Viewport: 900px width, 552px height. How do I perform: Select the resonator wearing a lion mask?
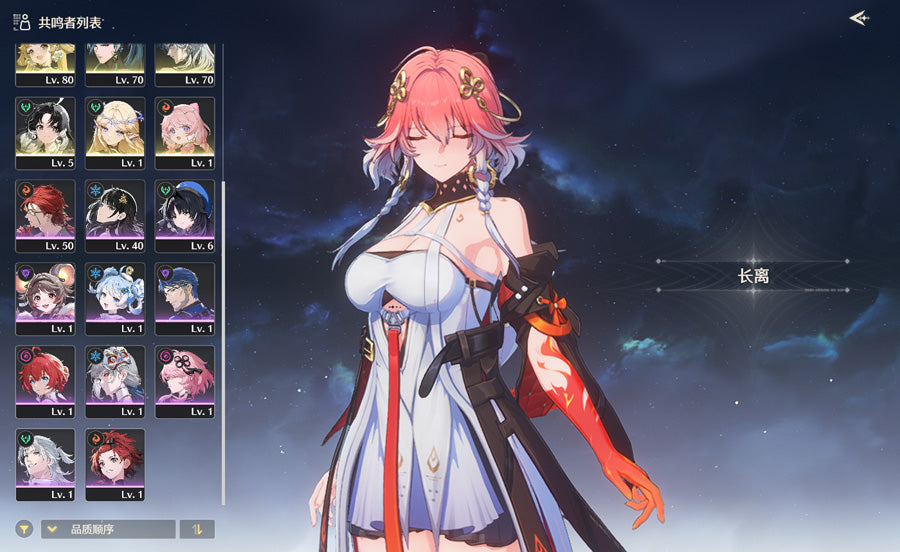coord(115,381)
